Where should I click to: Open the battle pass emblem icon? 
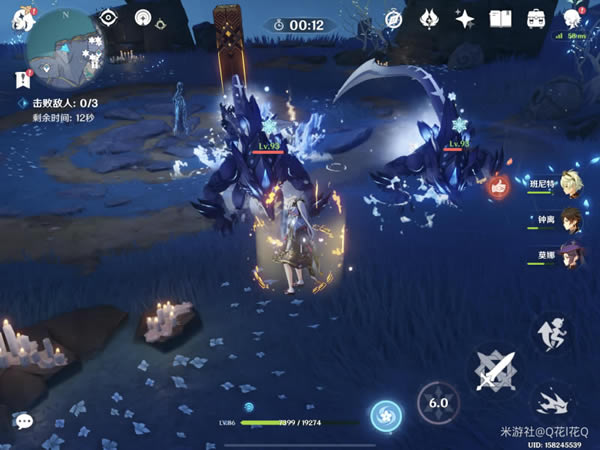tap(428, 19)
